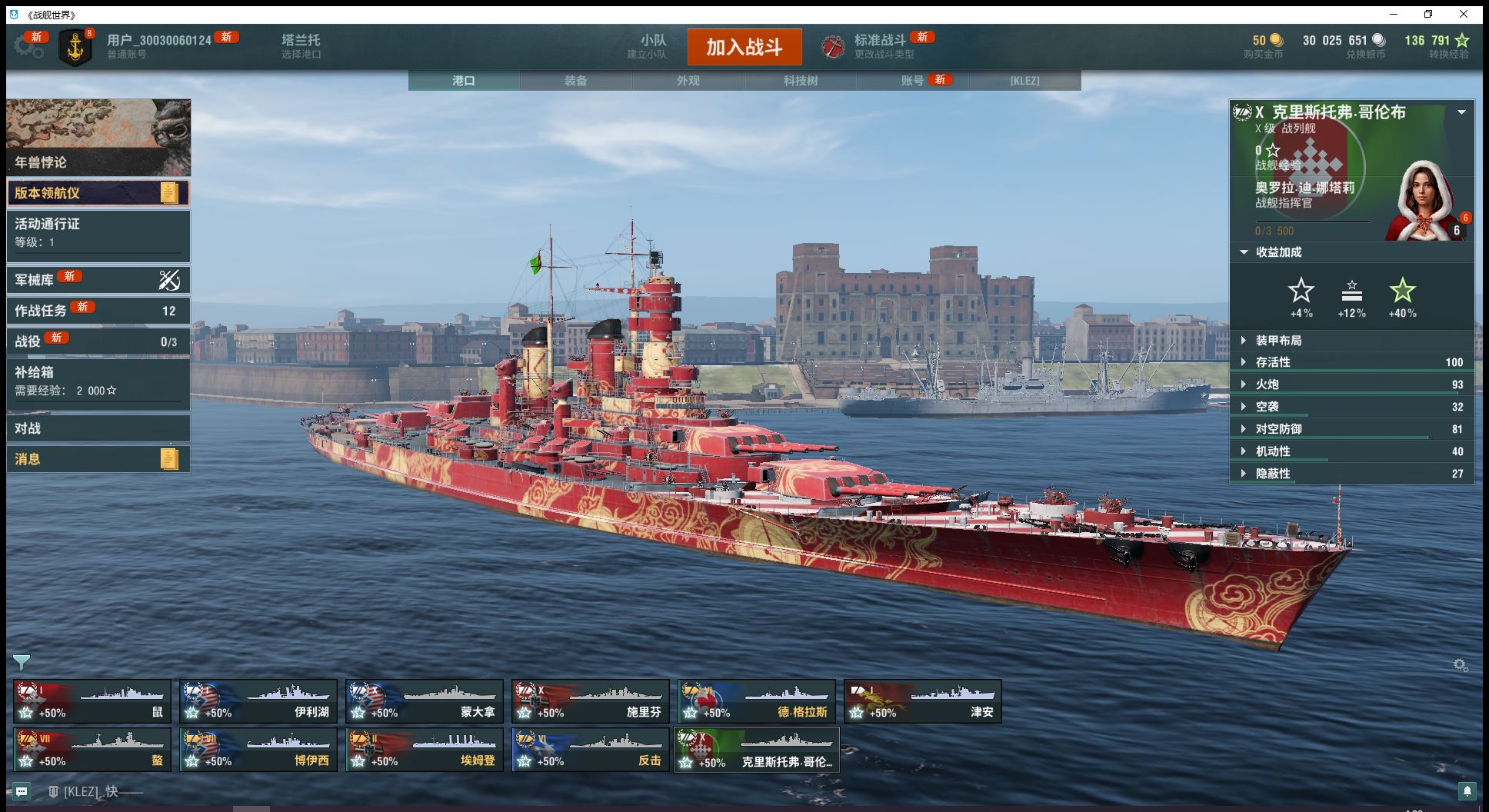Open 活动通行证 event pass

point(98,232)
